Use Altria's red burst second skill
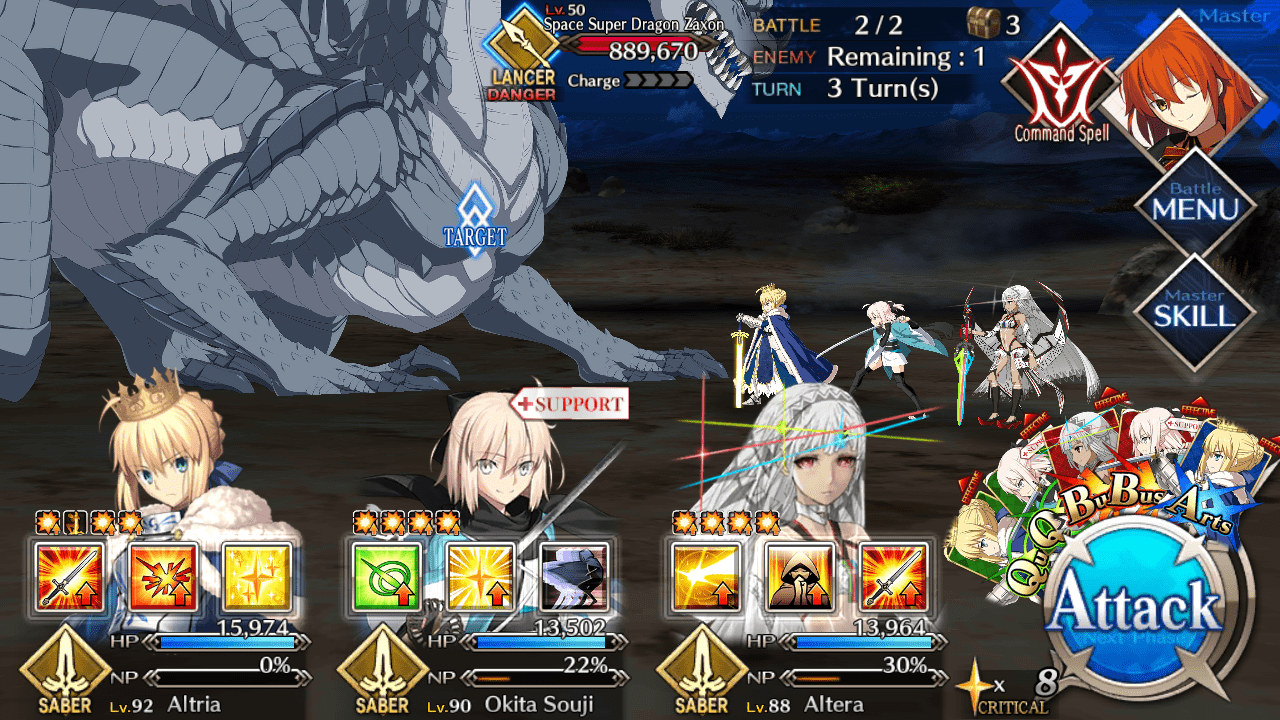 [162, 577]
